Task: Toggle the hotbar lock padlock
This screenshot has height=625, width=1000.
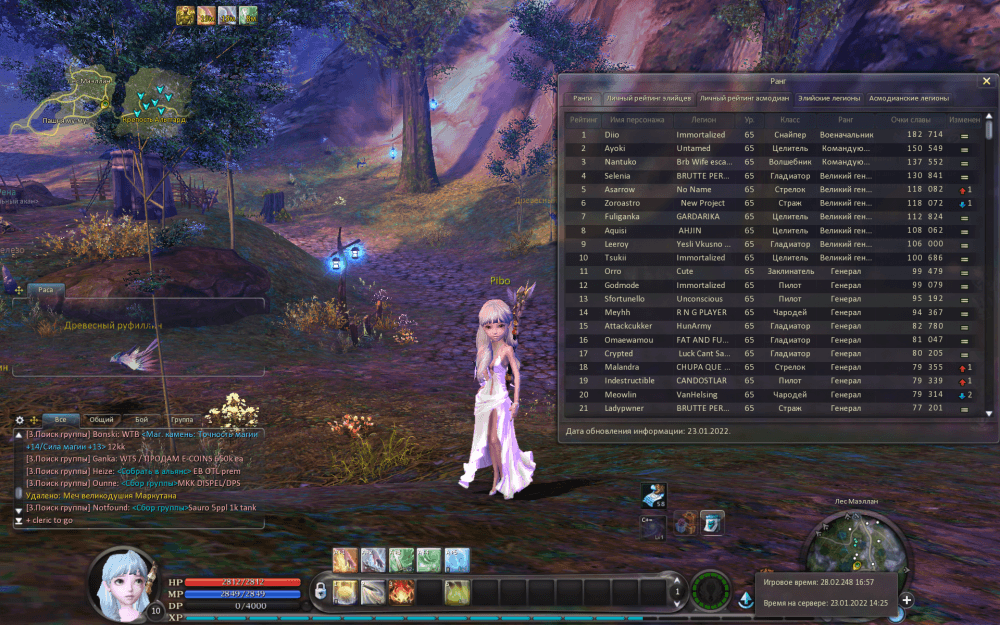Action: click(x=320, y=592)
